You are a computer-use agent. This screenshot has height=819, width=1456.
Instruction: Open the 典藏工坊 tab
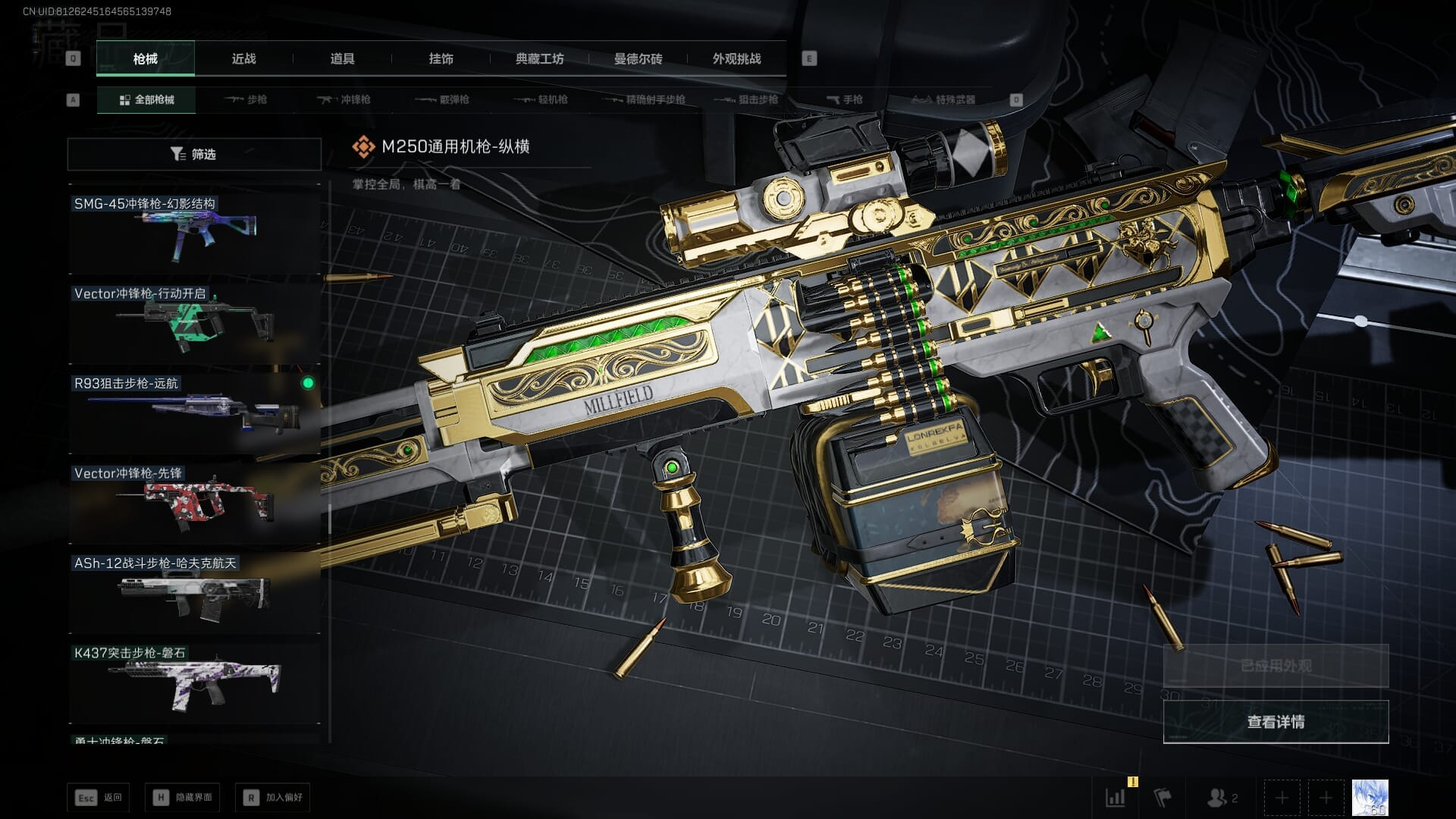539,58
